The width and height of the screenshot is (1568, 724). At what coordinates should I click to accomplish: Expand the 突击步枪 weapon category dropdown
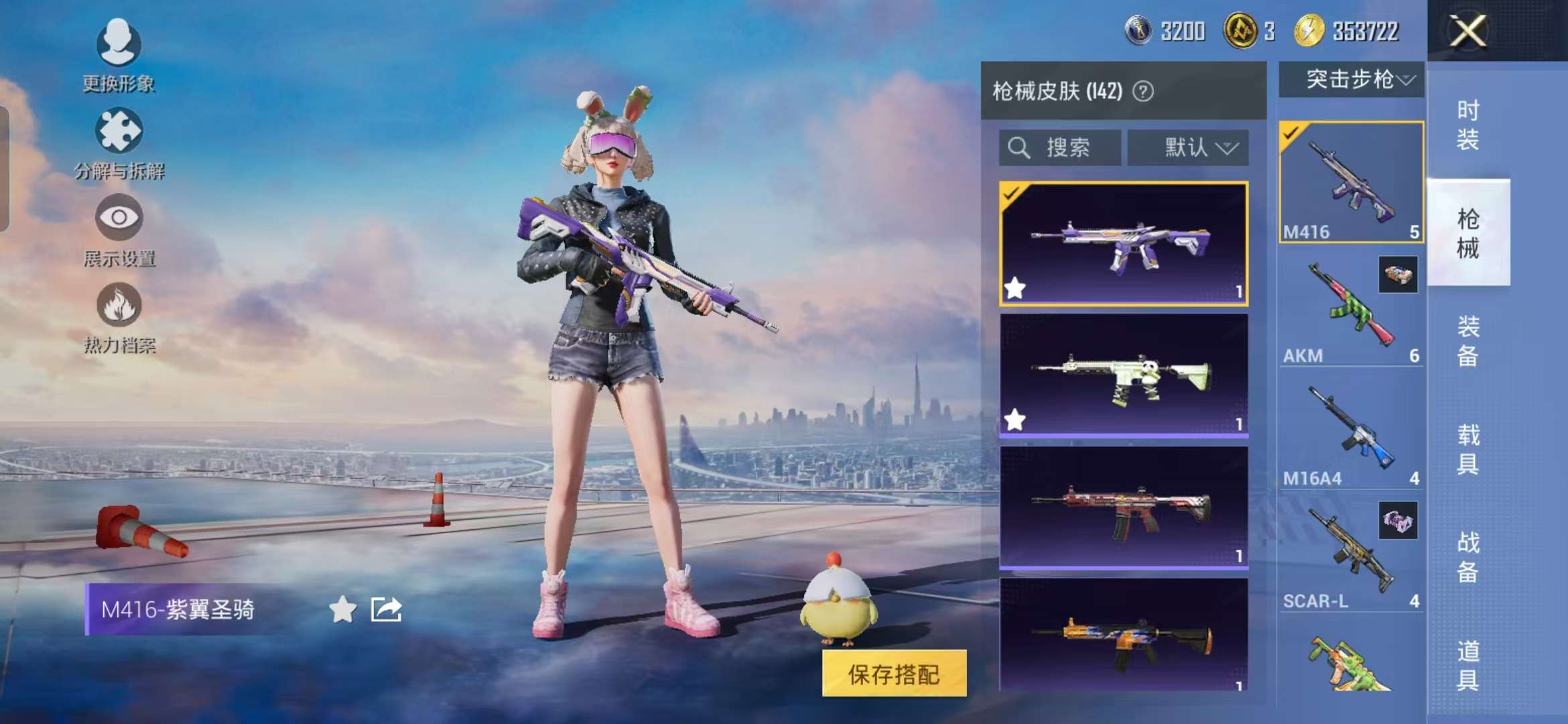[x=1352, y=80]
